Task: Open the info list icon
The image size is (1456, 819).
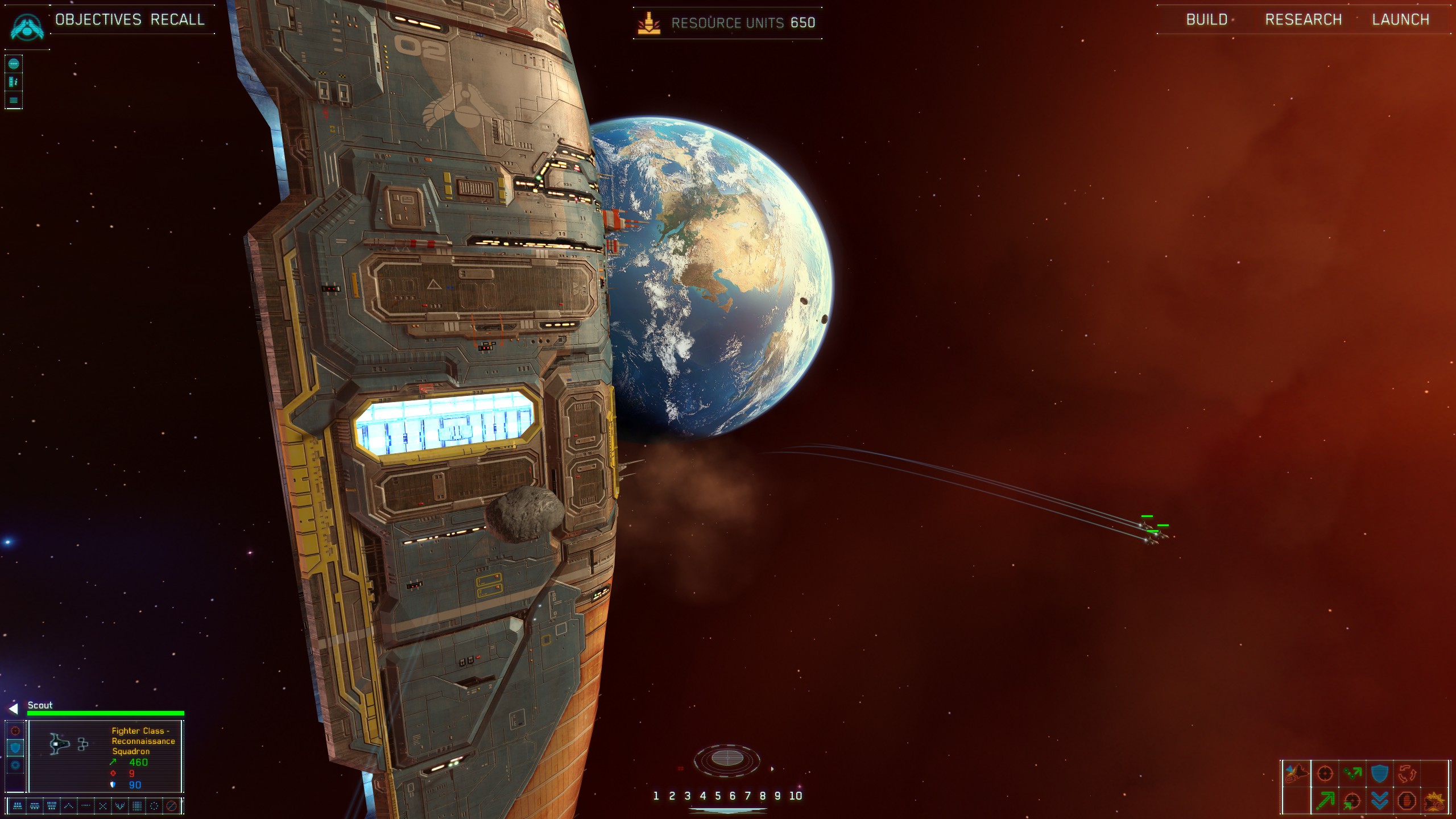Action: pos(14,82)
